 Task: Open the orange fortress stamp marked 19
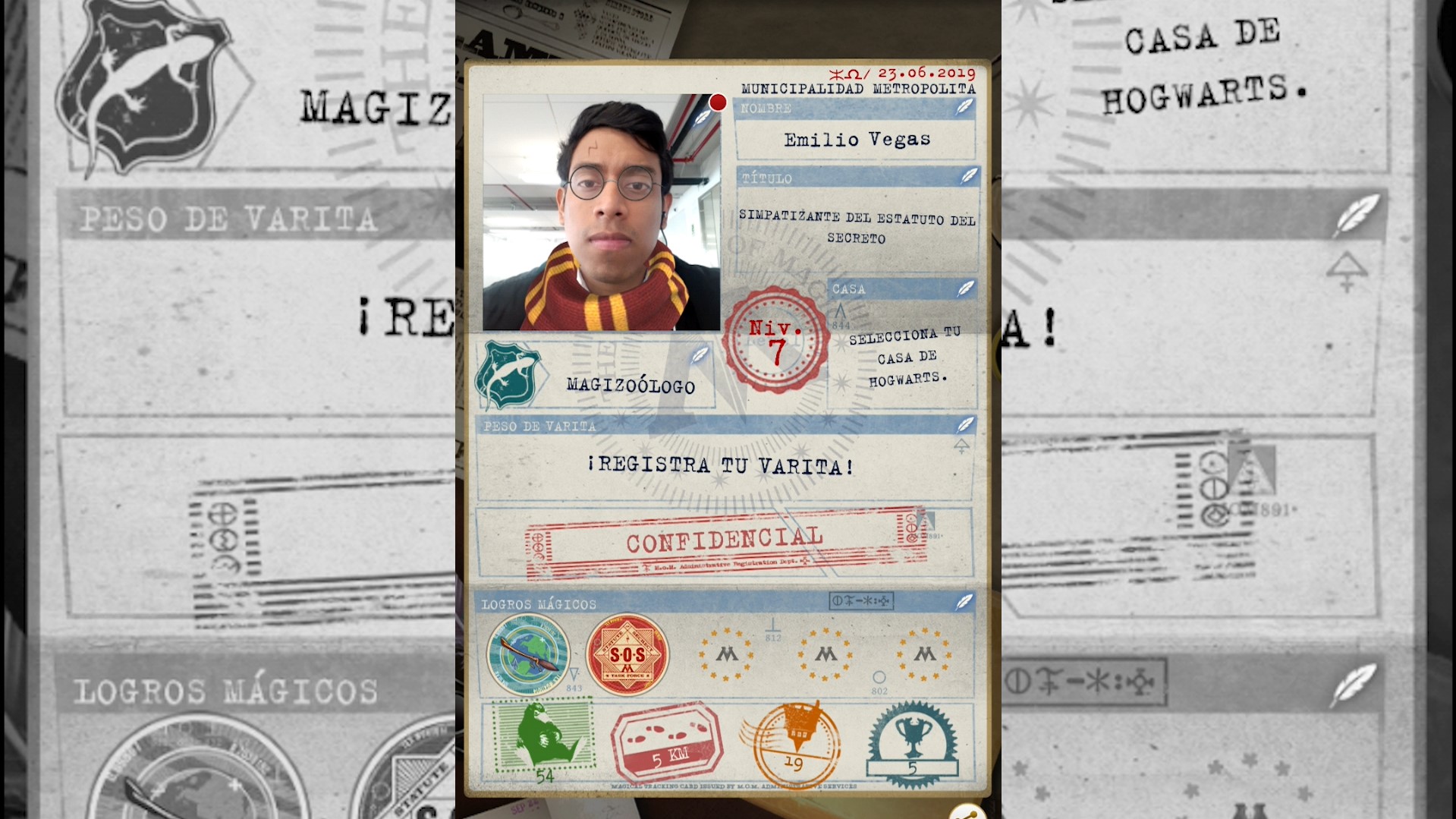click(791, 740)
